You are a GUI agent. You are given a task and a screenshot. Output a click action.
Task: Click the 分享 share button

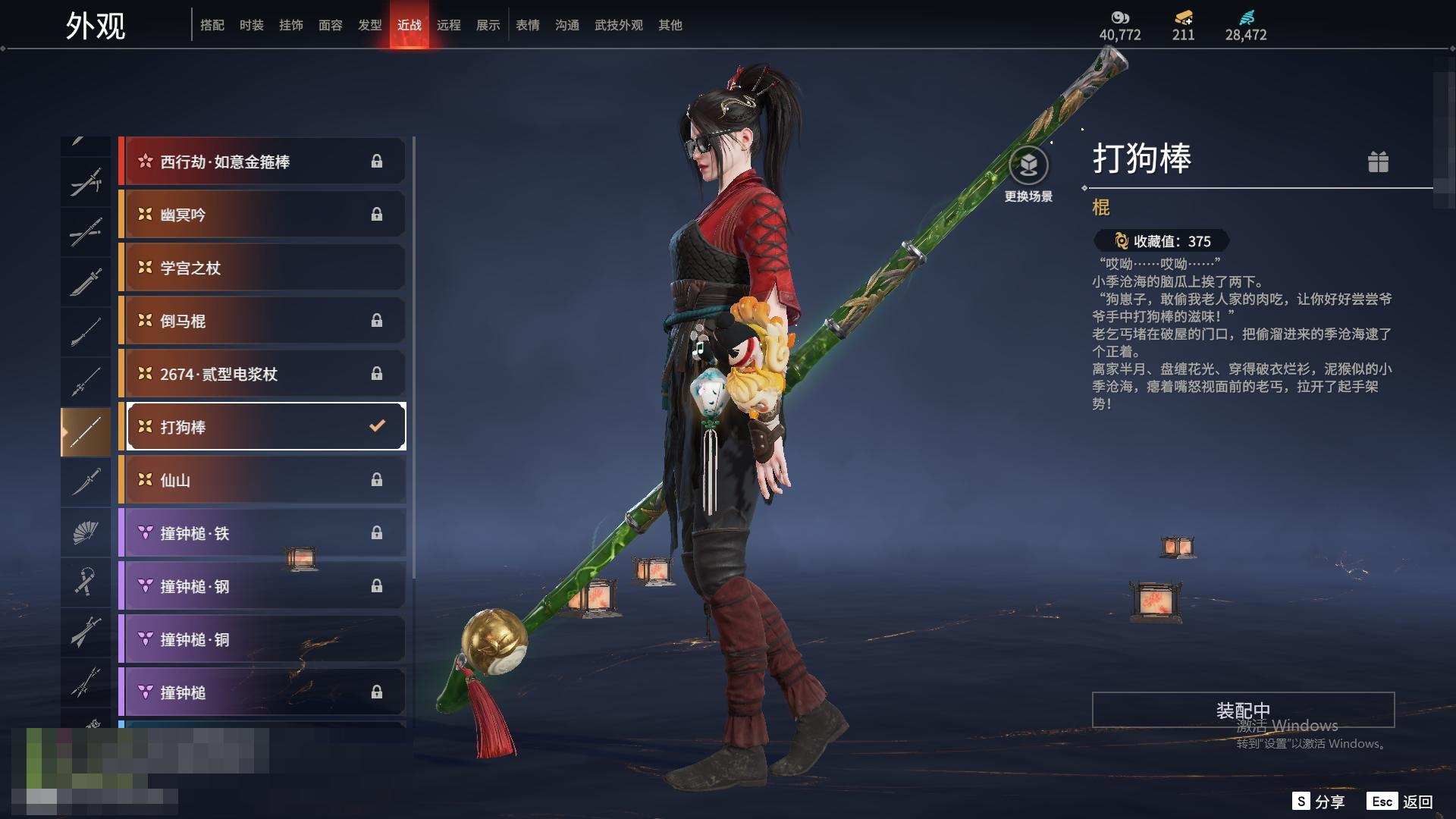[1319, 802]
